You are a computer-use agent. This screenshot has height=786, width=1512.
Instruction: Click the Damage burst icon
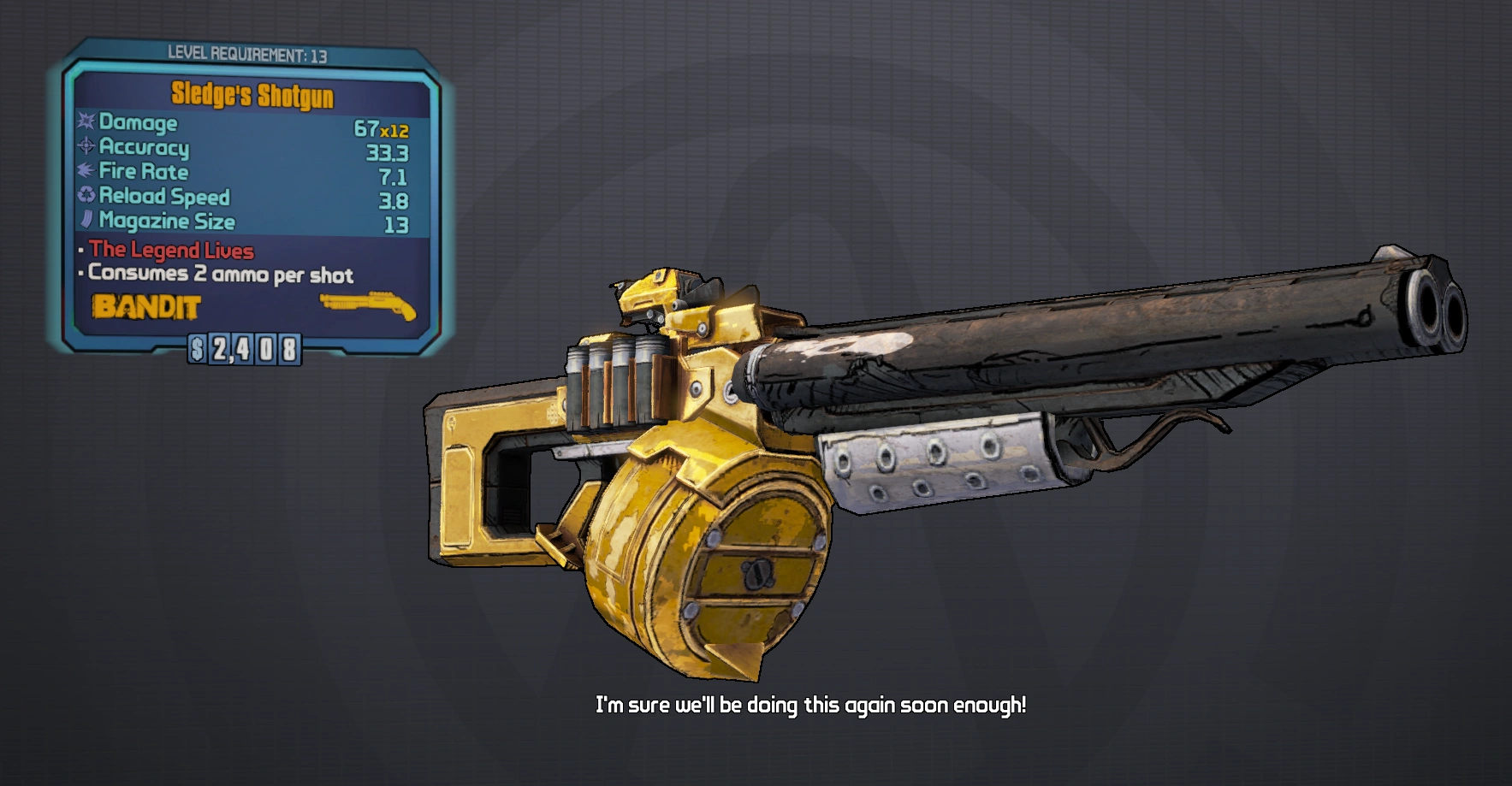click(x=85, y=123)
